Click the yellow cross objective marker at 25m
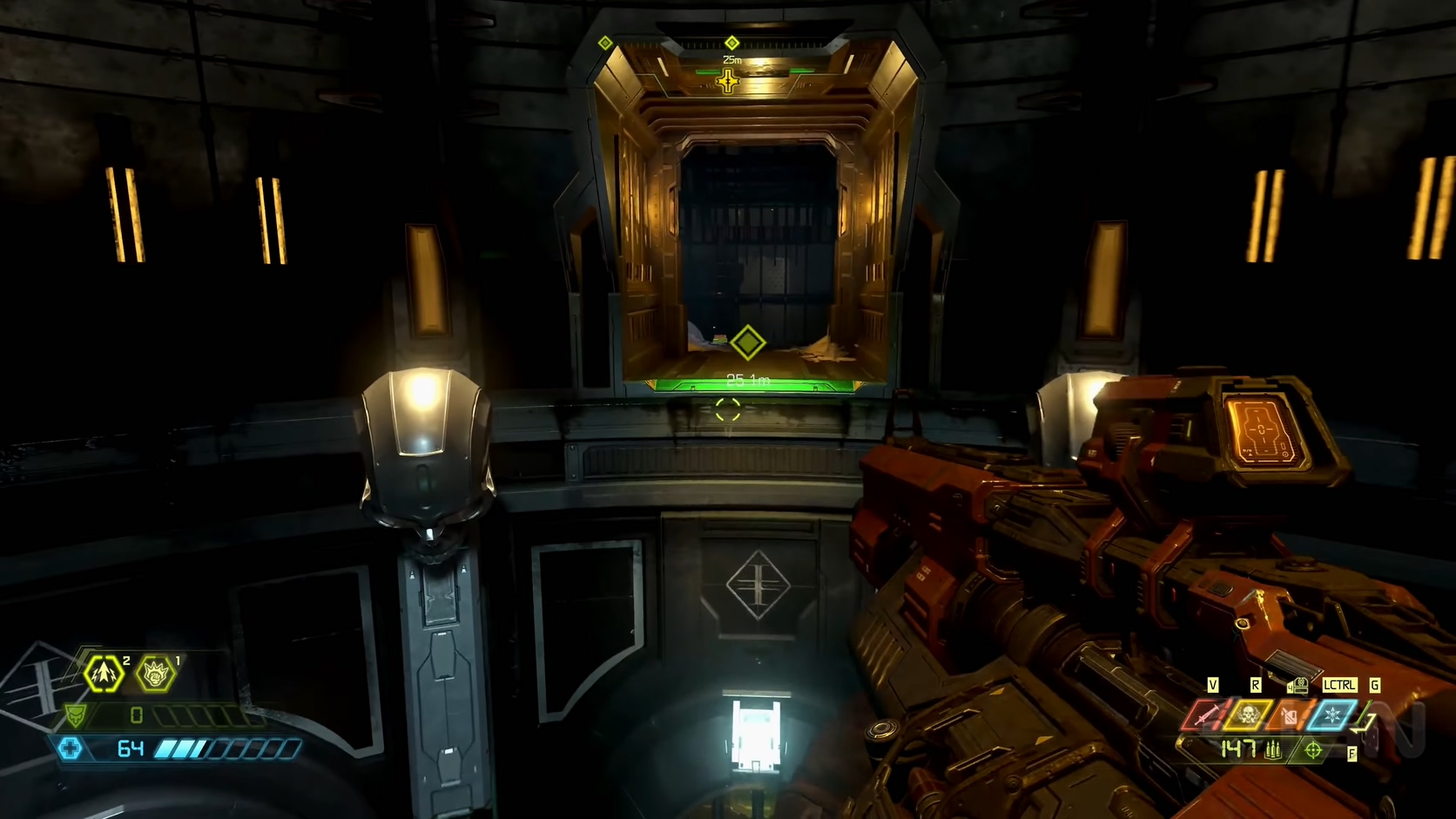The image size is (1456, 819). [x=727, y=82]
